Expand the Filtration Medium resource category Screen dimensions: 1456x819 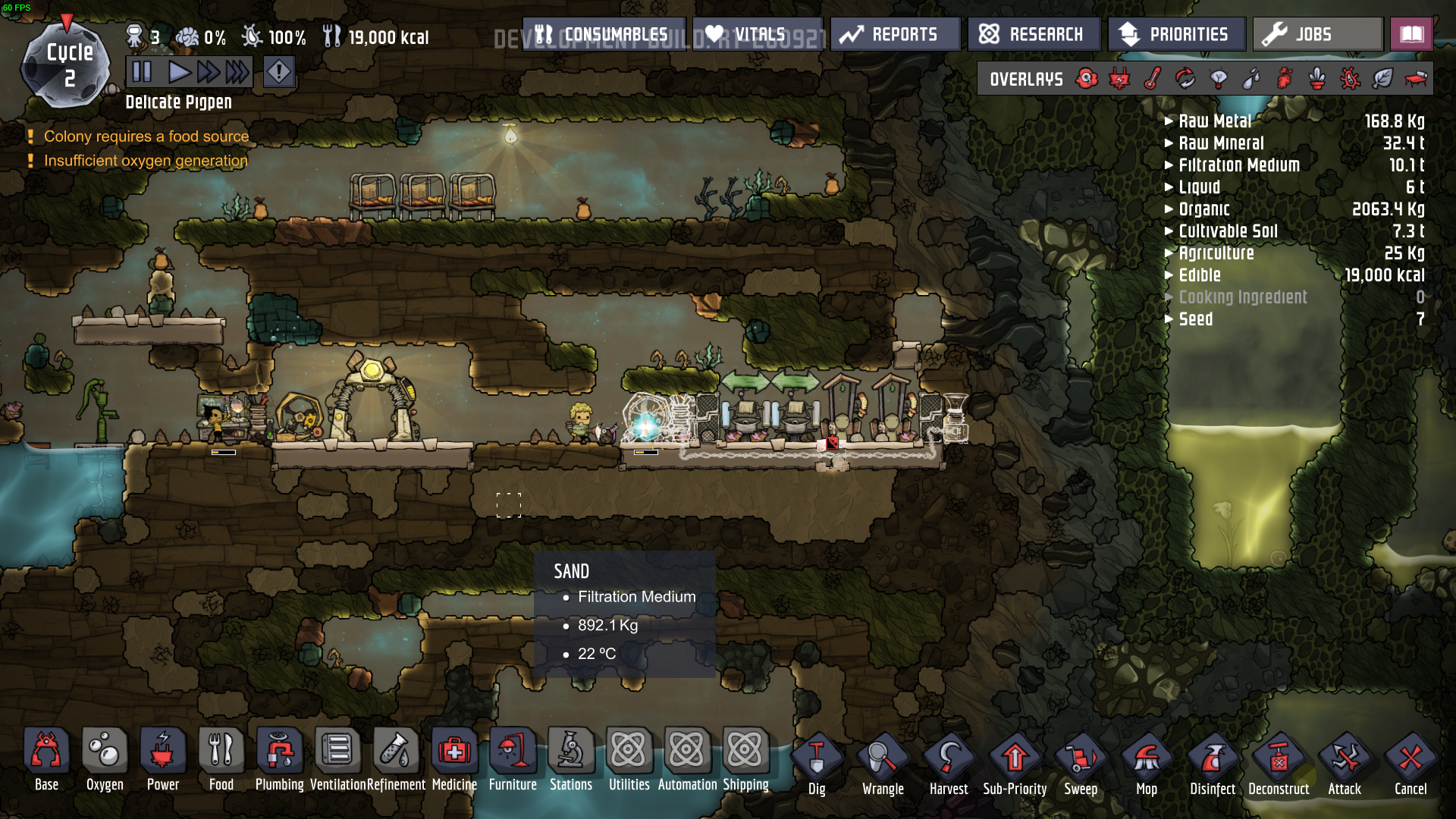pos(1238,165)
